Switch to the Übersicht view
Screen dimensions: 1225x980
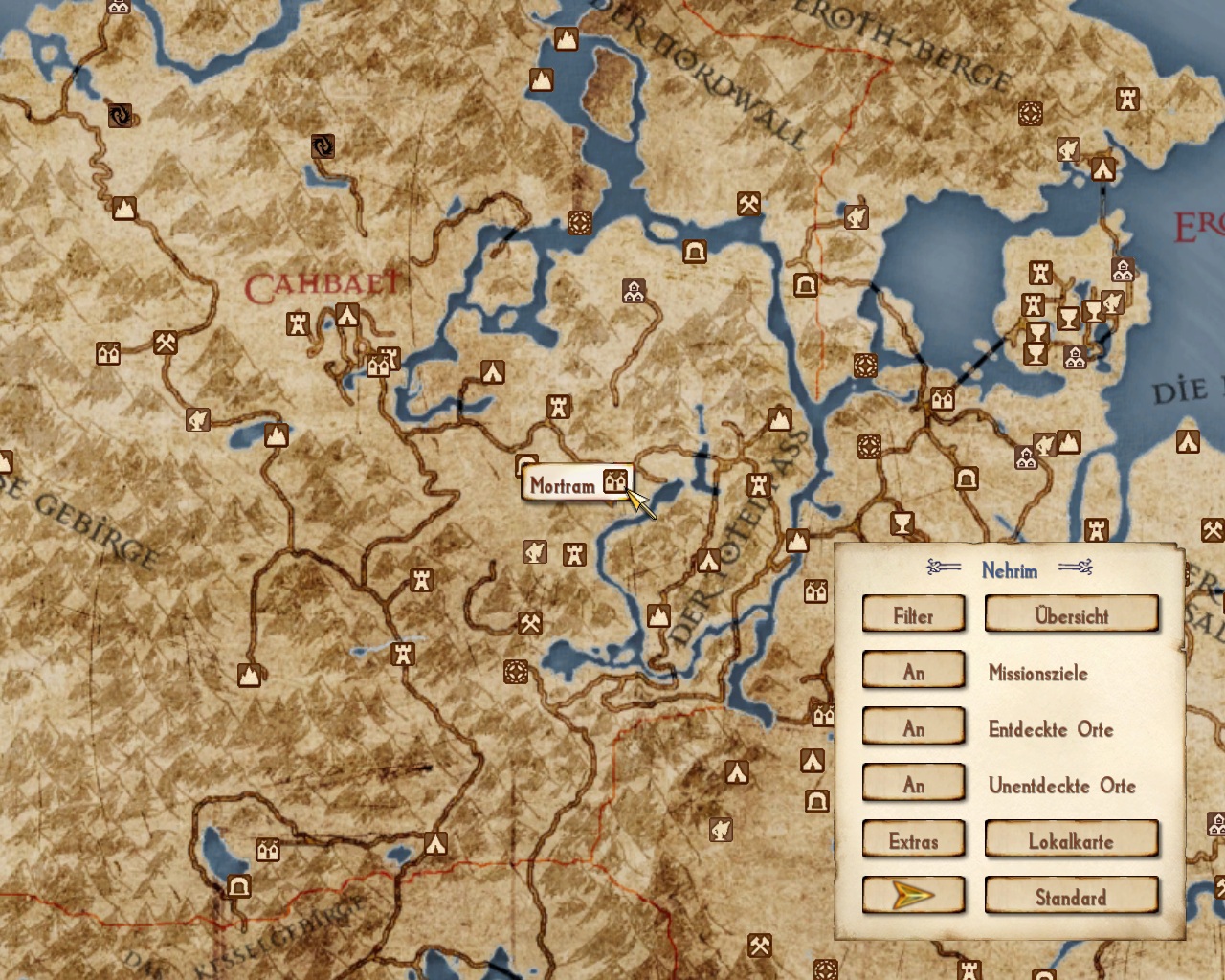click(1071, 614)
